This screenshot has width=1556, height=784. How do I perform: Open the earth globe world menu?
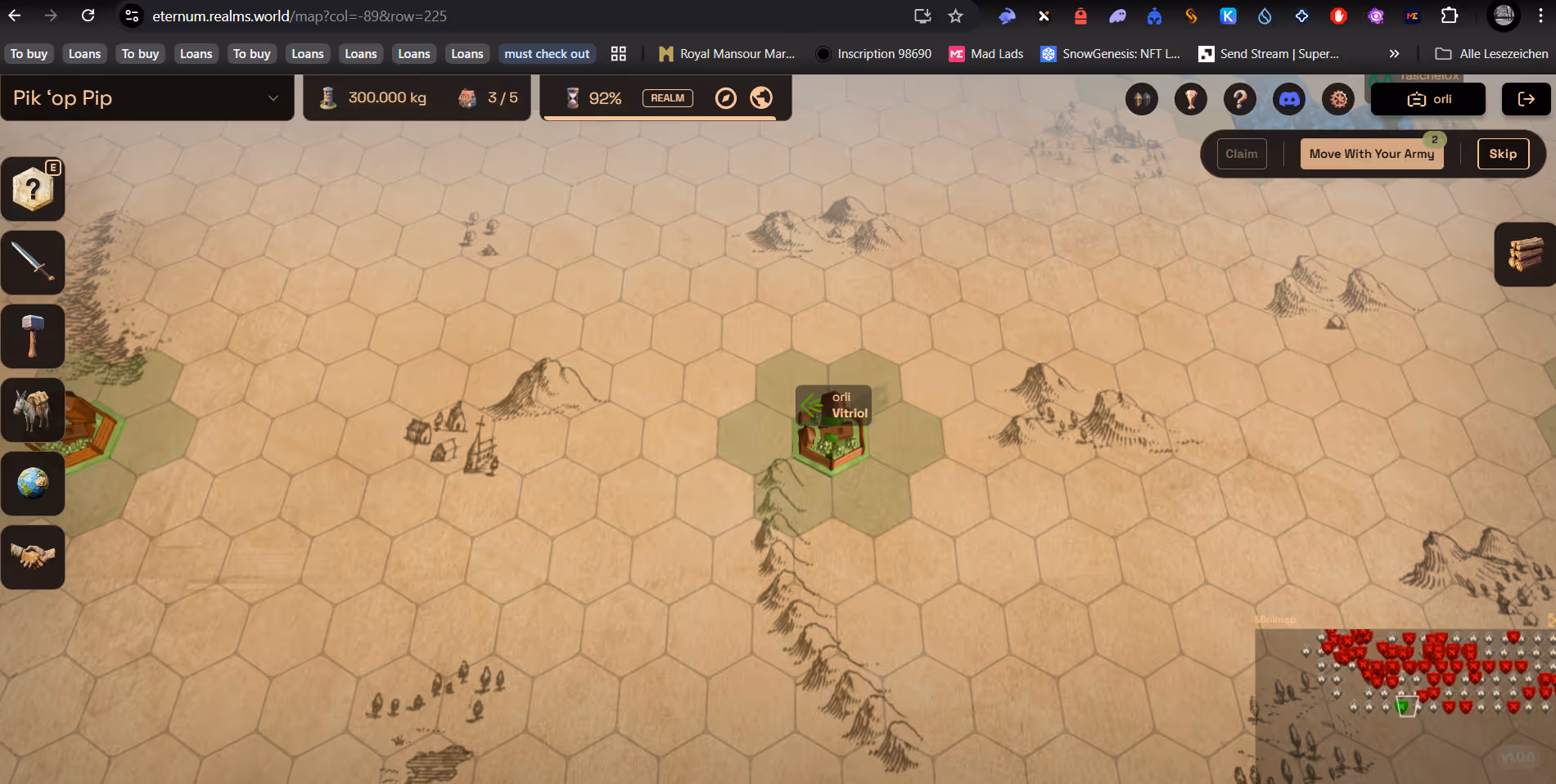[33, 484]
